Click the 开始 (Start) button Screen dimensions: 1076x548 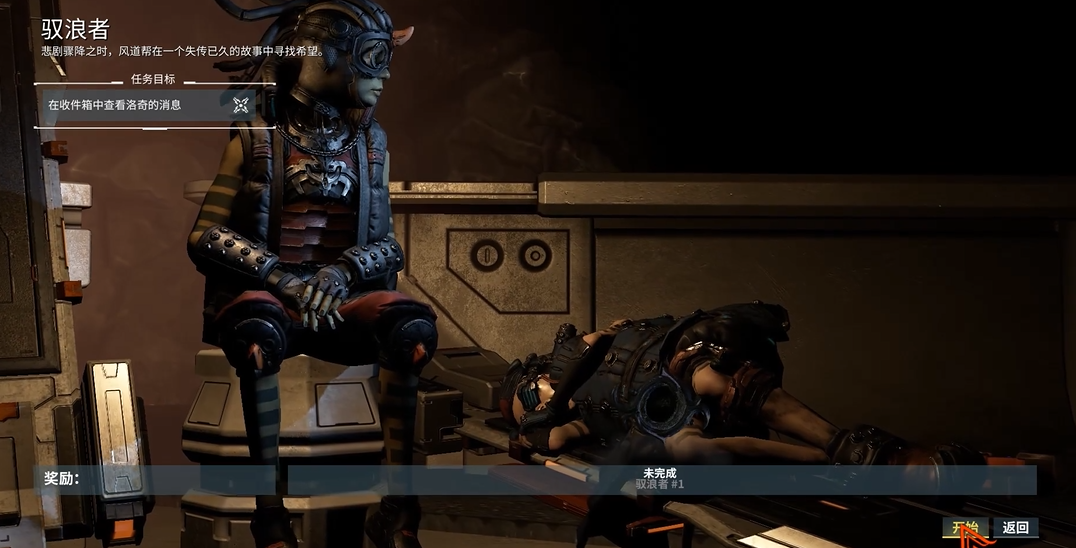[965, 527]
